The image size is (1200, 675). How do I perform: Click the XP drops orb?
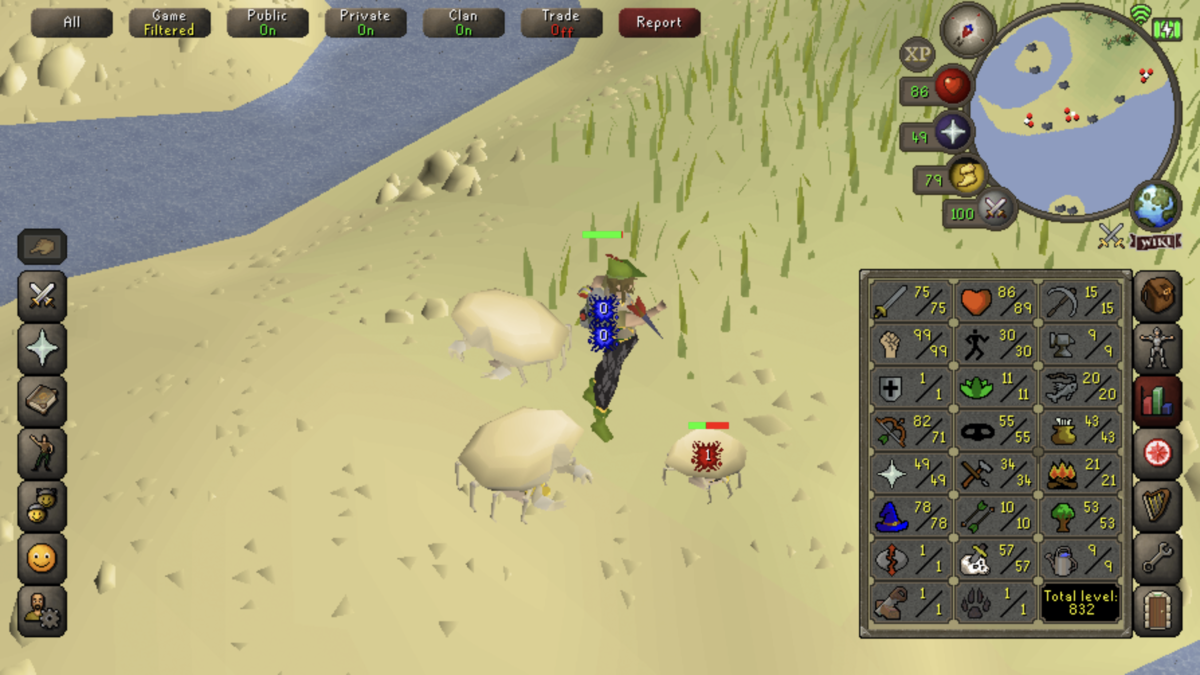[917, 55]
